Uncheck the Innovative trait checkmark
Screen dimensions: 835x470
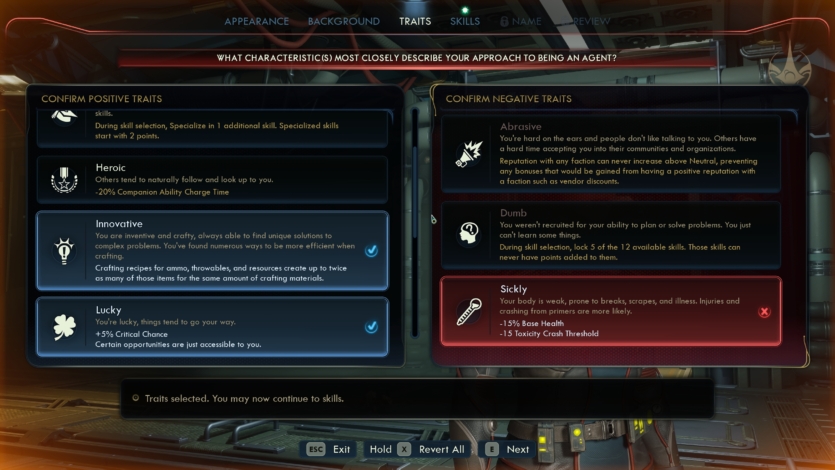click(x=371, y=251)
